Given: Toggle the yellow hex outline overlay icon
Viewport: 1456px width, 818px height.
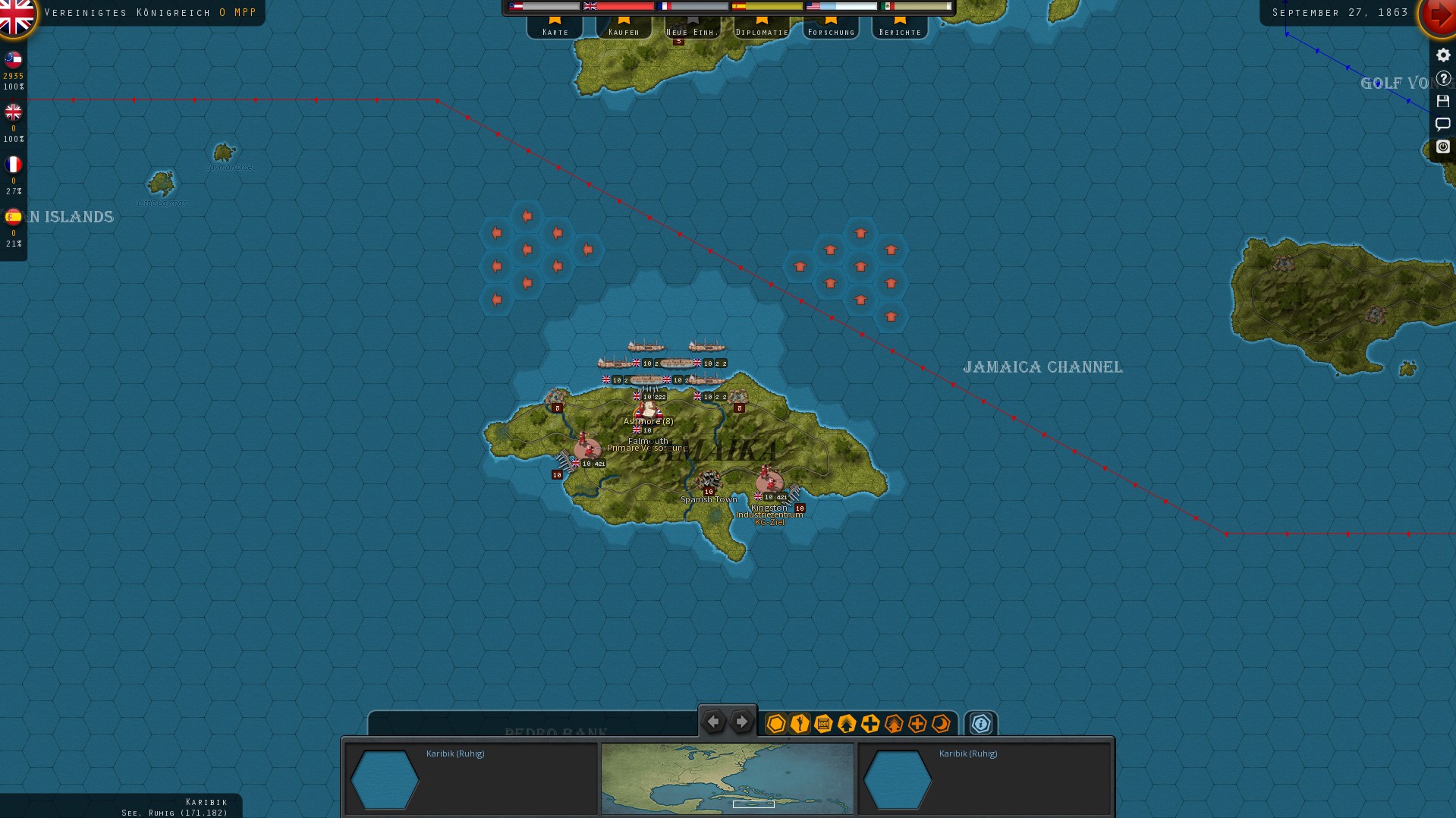Looking at the screenshot, I should point(775,724).
